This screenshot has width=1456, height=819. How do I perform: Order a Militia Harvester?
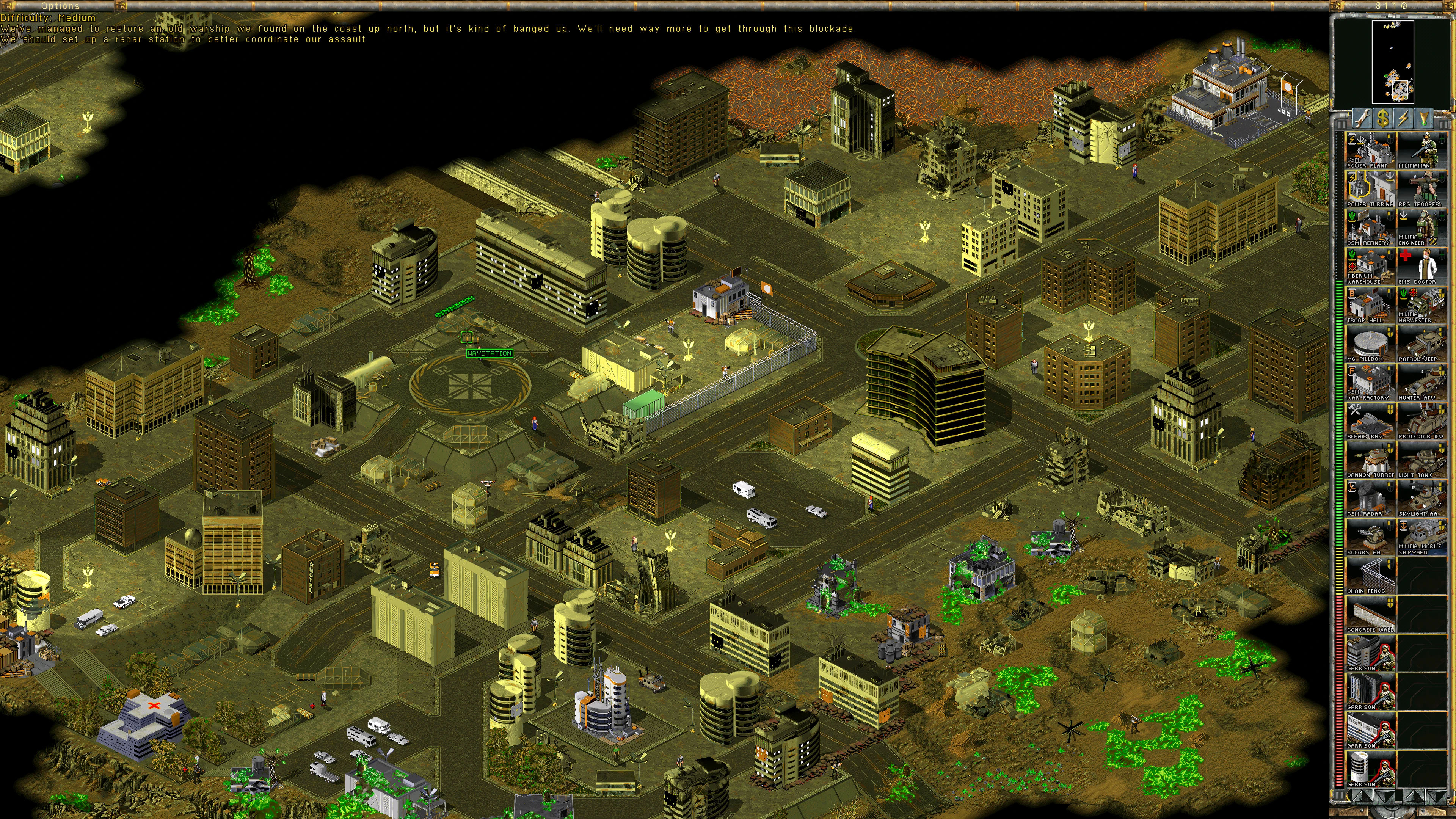coord(1421,304)
